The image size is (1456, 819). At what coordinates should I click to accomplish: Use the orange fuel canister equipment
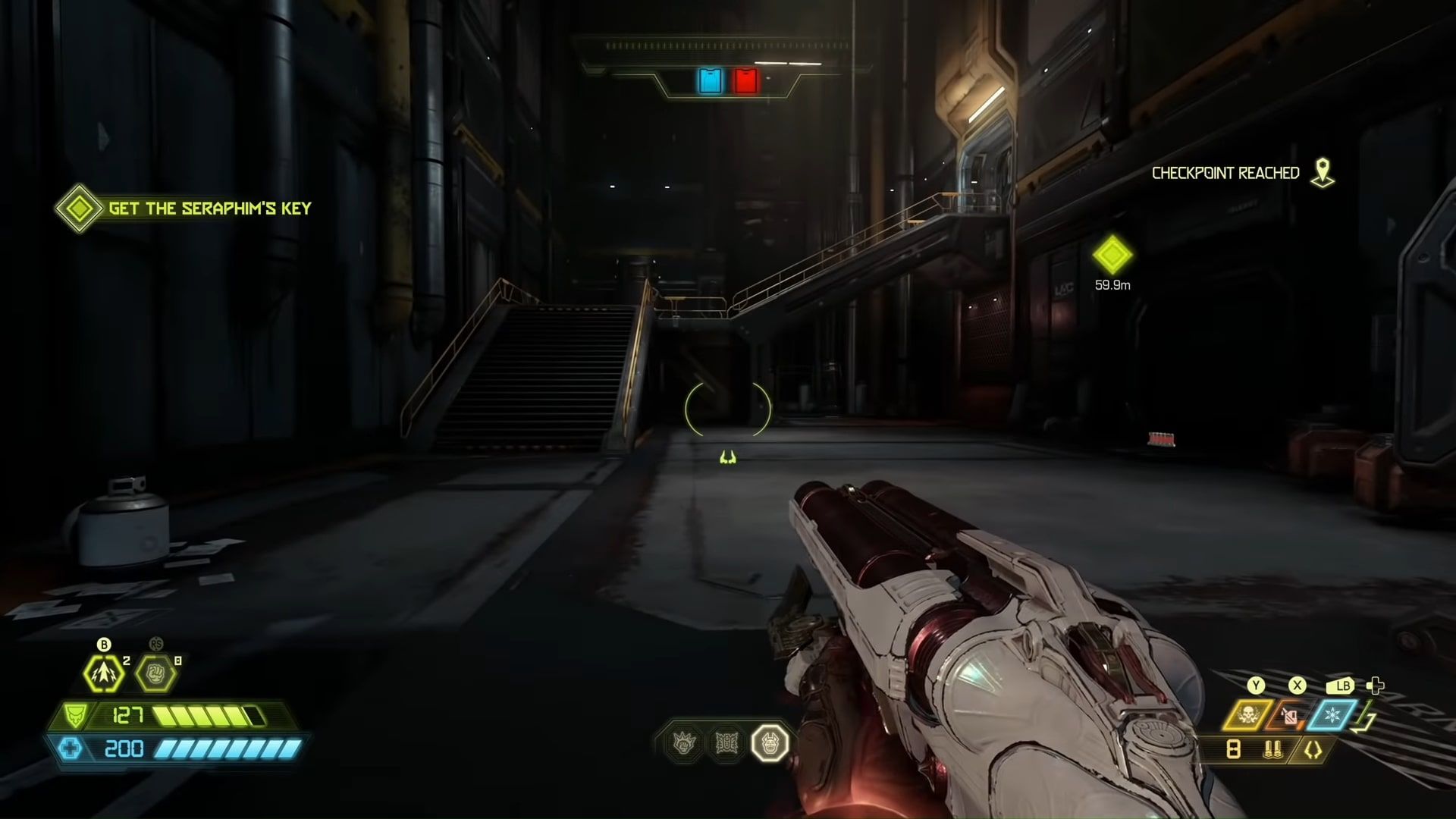point(1289,715)
